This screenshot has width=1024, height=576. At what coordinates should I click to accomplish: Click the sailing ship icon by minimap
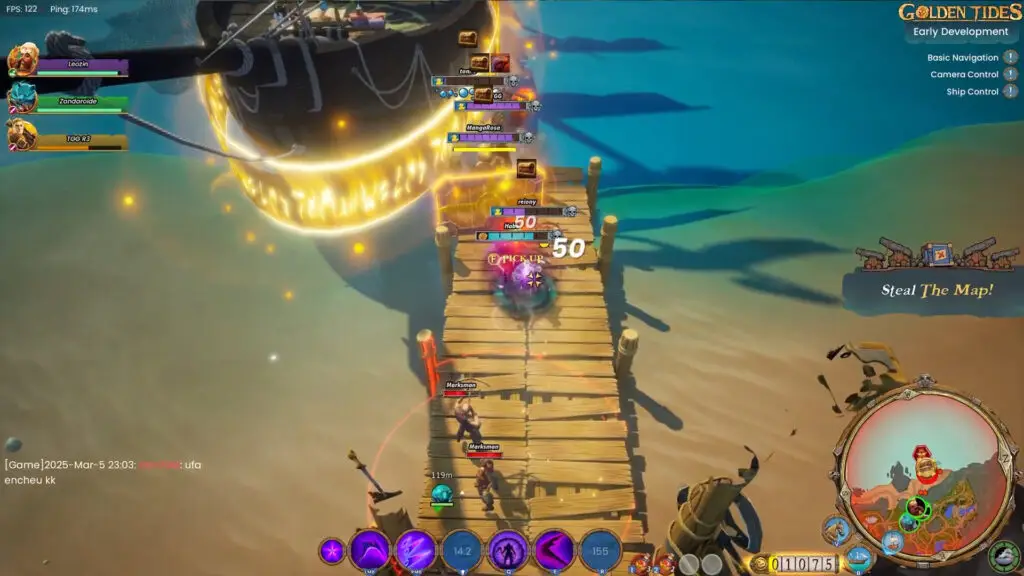[858, 559]
